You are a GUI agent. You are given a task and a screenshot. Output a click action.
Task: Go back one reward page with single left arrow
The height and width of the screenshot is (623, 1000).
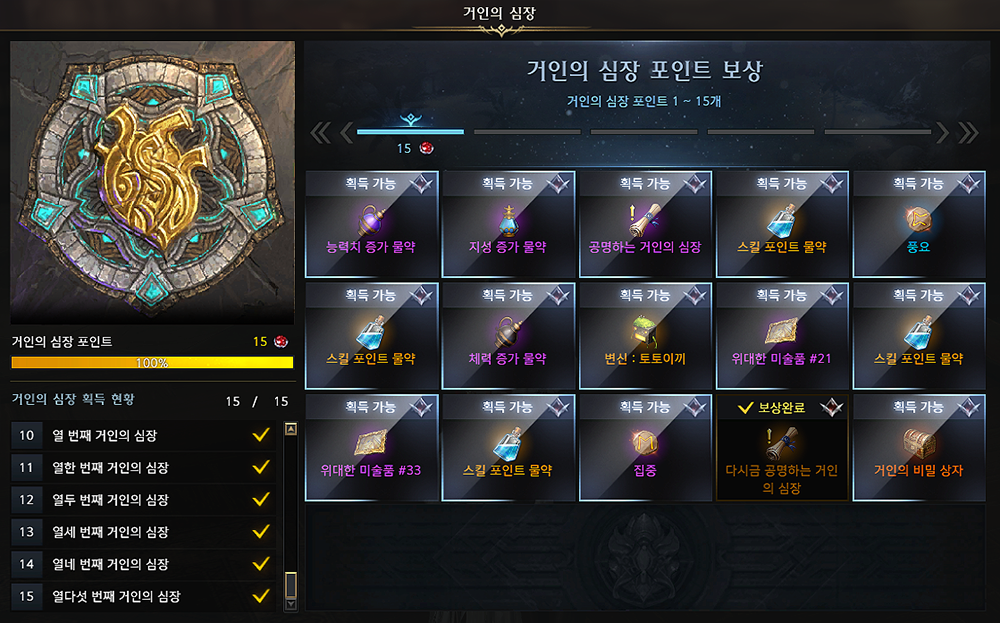(x=347, y=132)
